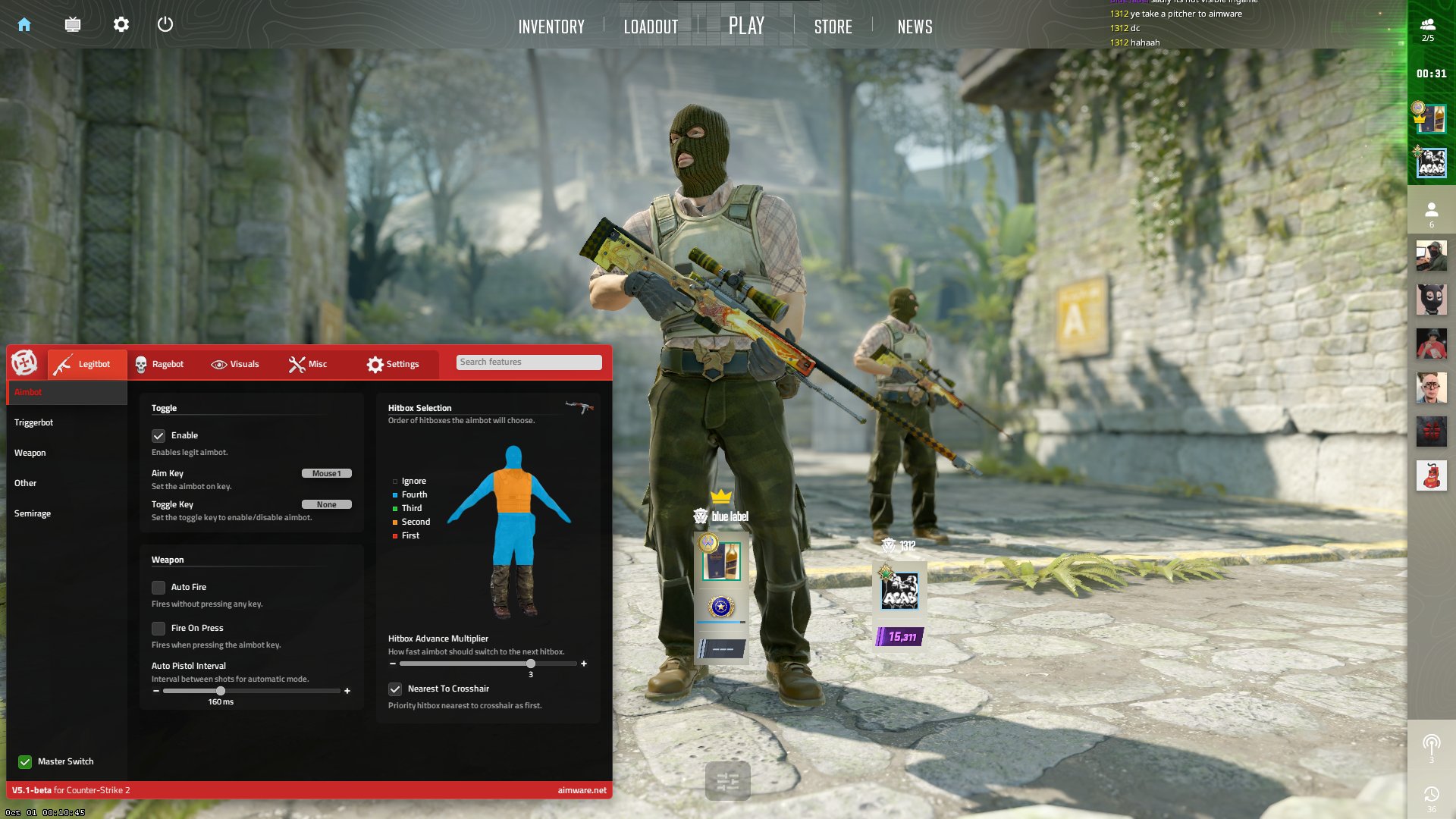The width and height of the screenshot is (1456, 819).
Task: Uncheck Nearest To Crosshair priority
Action: point(395,689)
